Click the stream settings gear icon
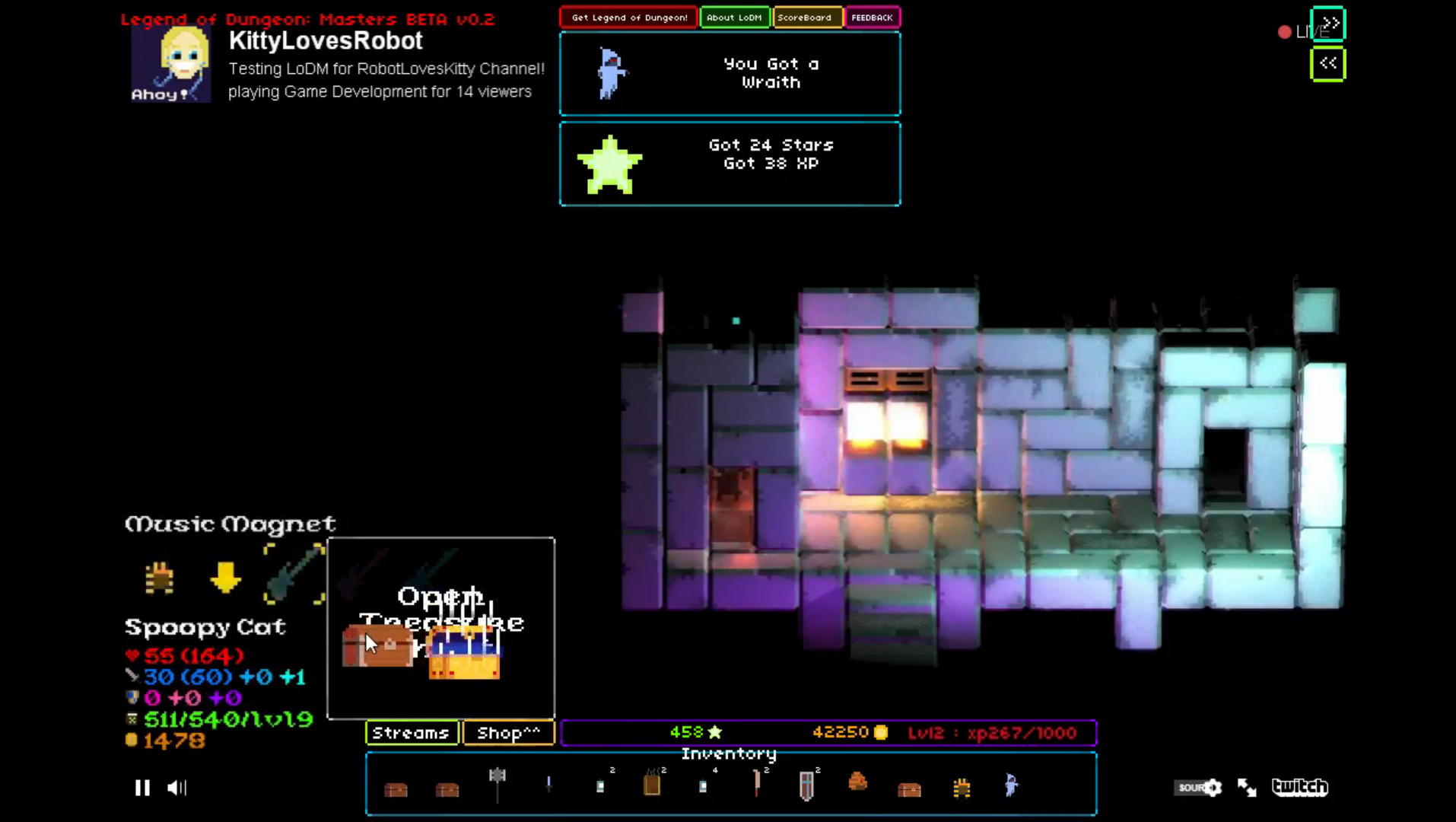This screenshot has height=822, width=1456. click(1212, 788)
